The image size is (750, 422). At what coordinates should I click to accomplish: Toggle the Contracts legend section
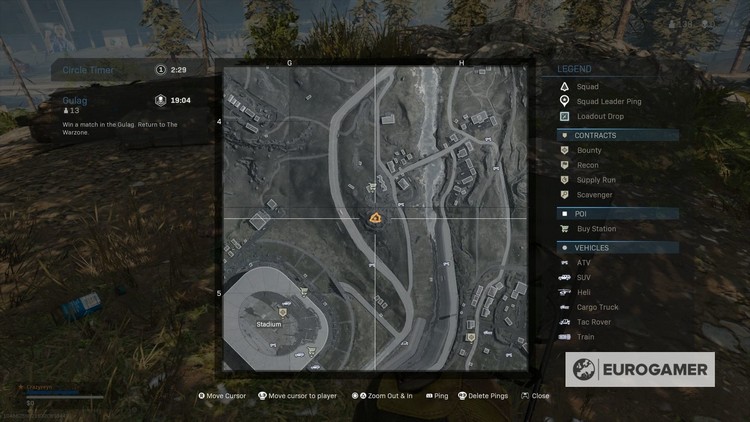(x=617, y=135)
